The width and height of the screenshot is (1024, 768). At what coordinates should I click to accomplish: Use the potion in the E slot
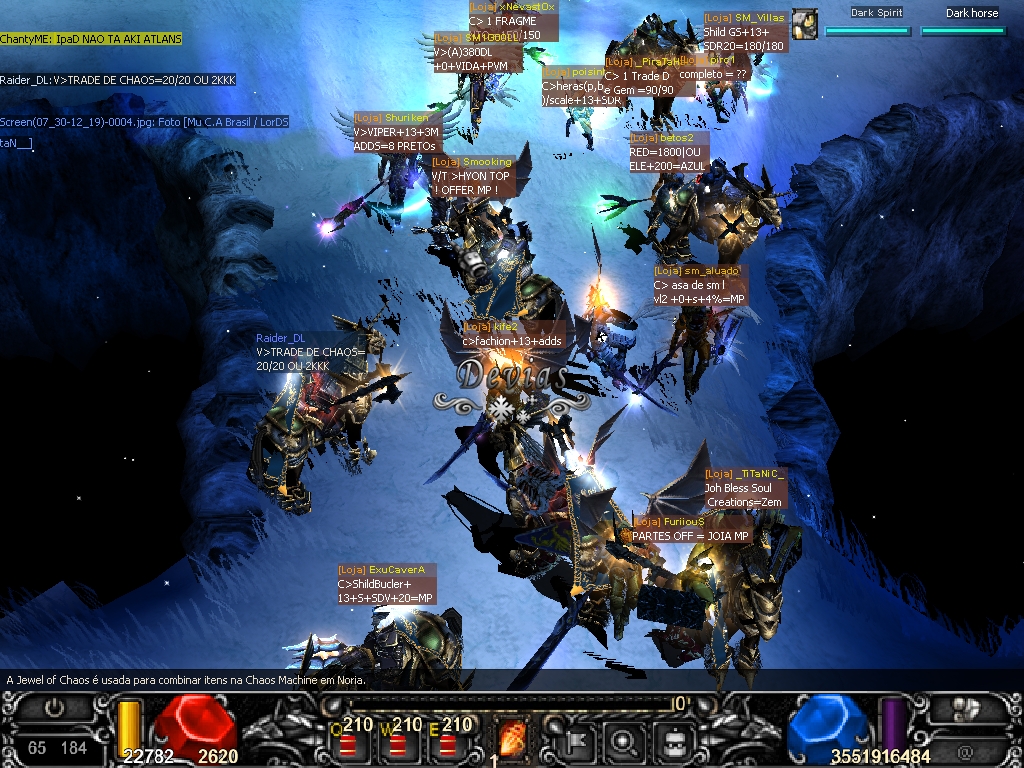(x=449, y=745)
